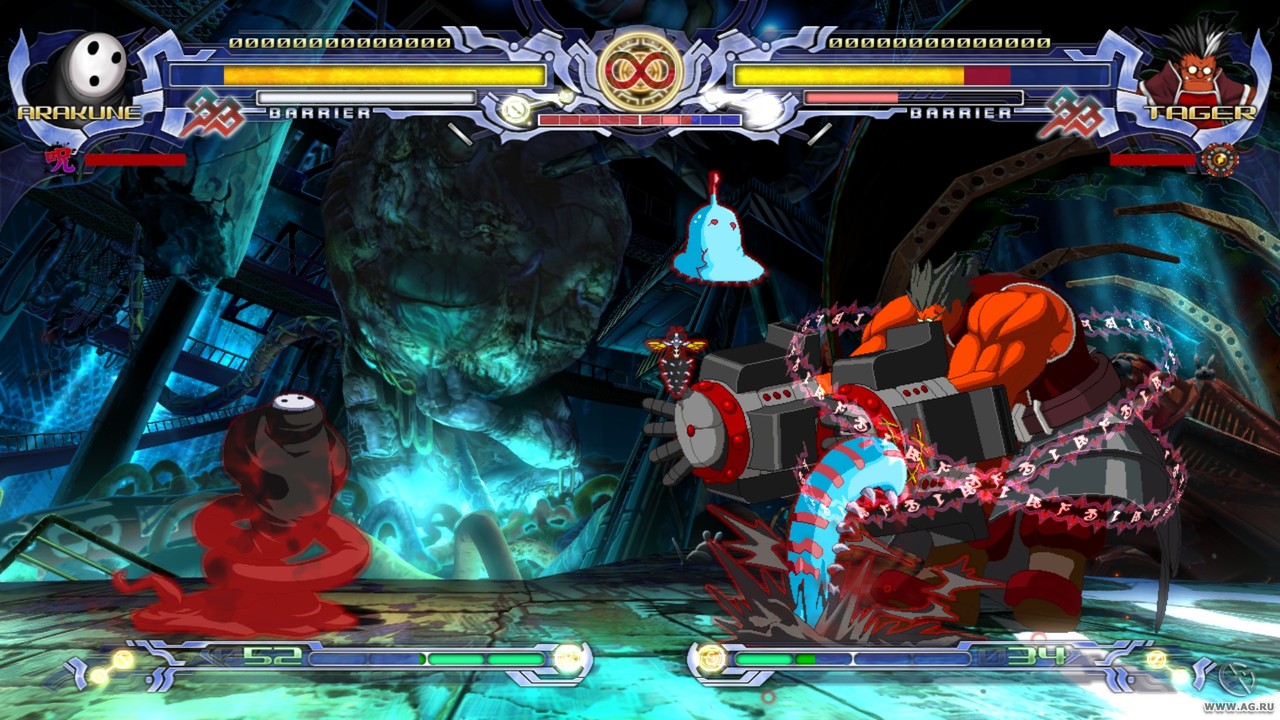Screen dimensions: 1280x720
Task: Click the burst emblem beside Tager's barrier
Action: tap(1069, 113)
